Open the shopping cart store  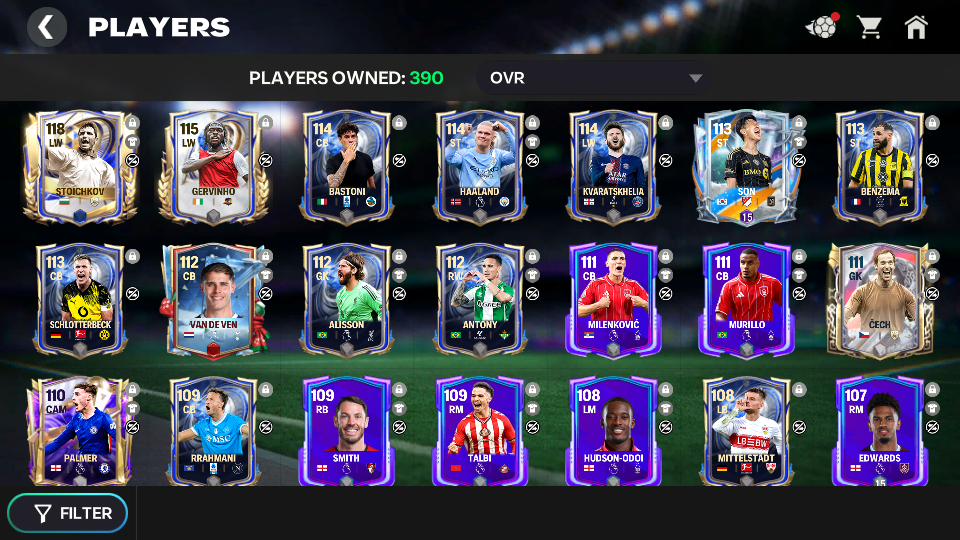click(x=869, y=27)
